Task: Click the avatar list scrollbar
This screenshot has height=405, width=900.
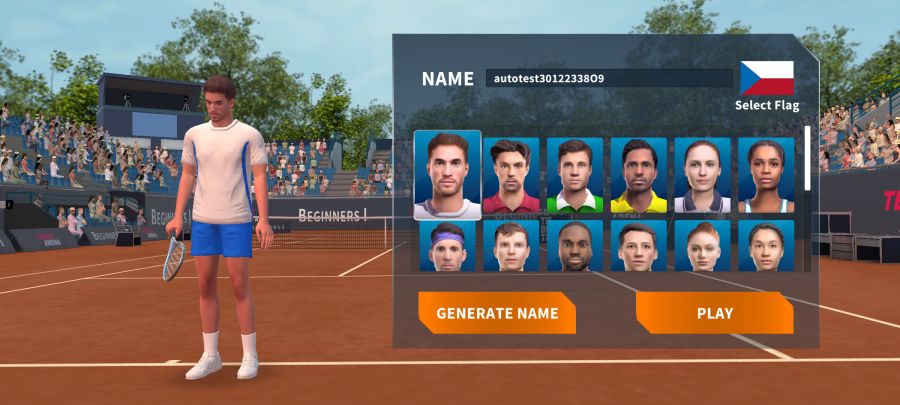Action: 808,160
